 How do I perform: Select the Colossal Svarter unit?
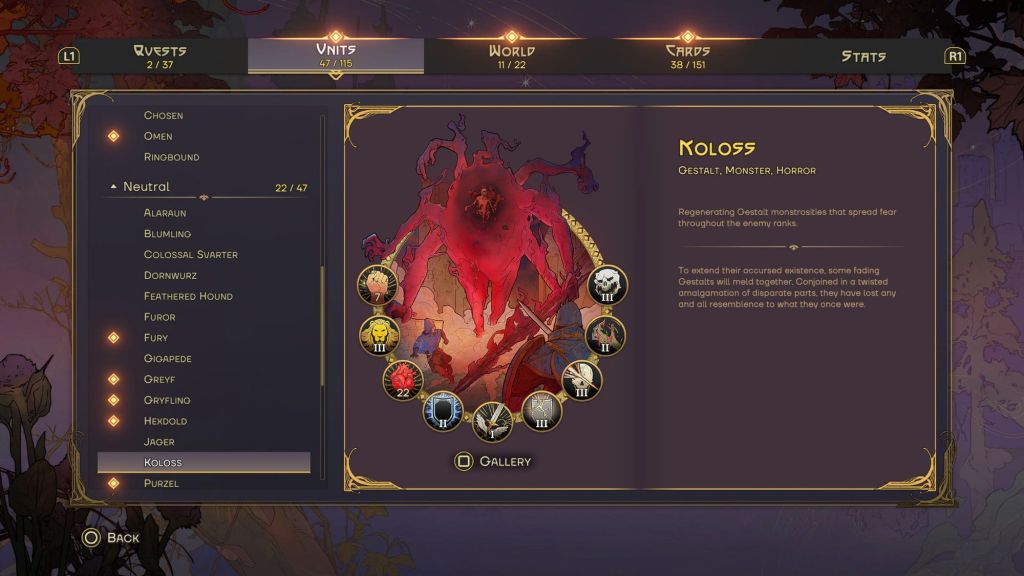coord(190,255)
